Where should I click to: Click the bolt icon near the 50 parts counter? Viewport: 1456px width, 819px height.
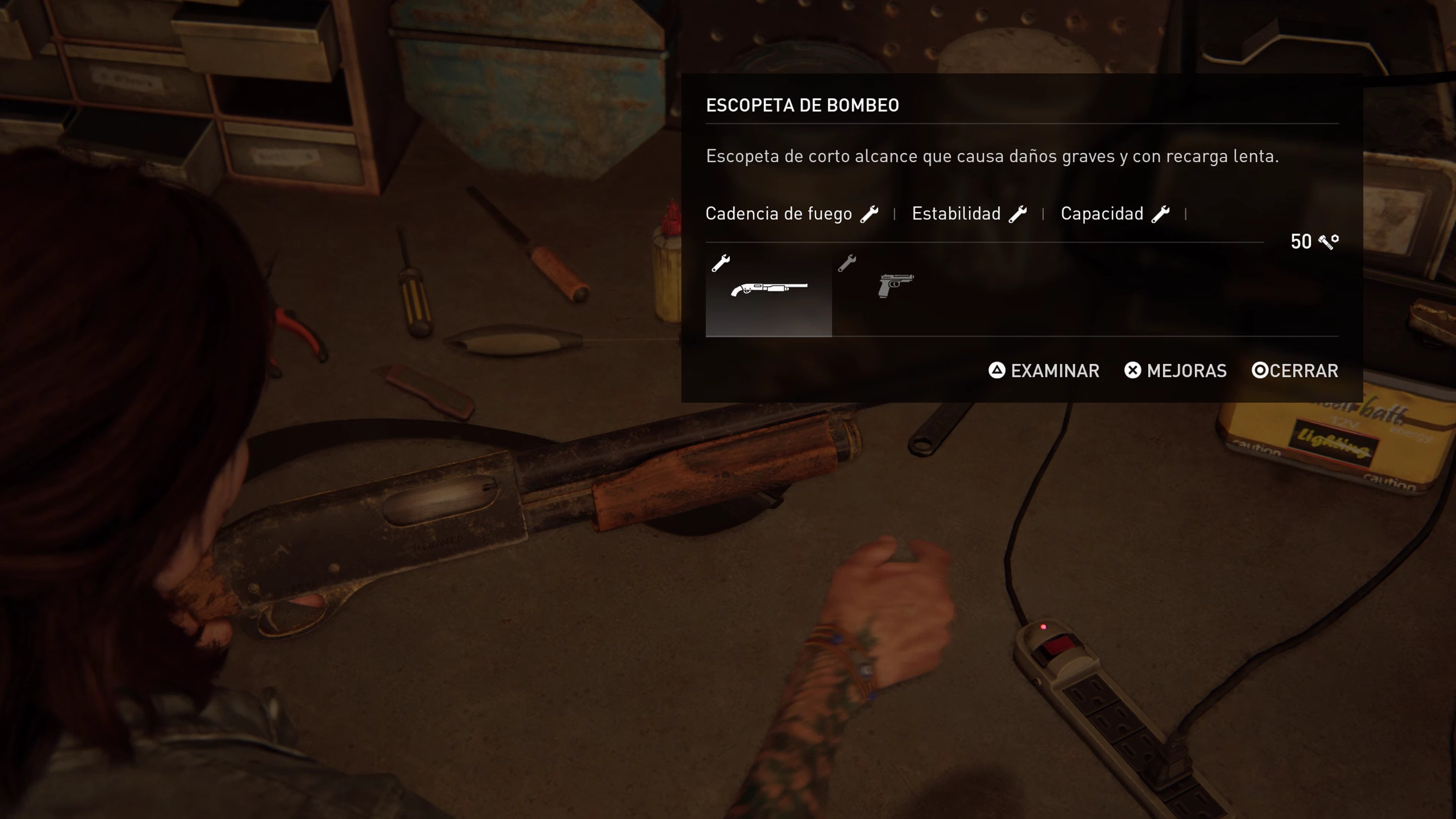[1327, 242]
